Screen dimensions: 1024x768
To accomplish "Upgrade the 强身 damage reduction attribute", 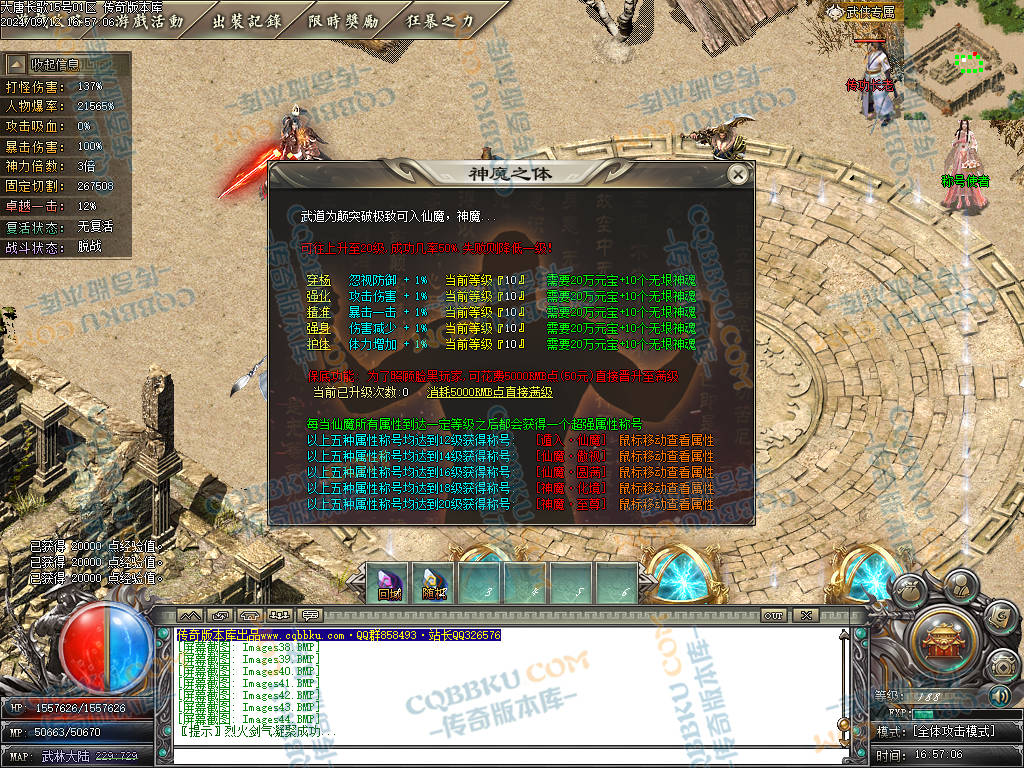I will [318, 328].
